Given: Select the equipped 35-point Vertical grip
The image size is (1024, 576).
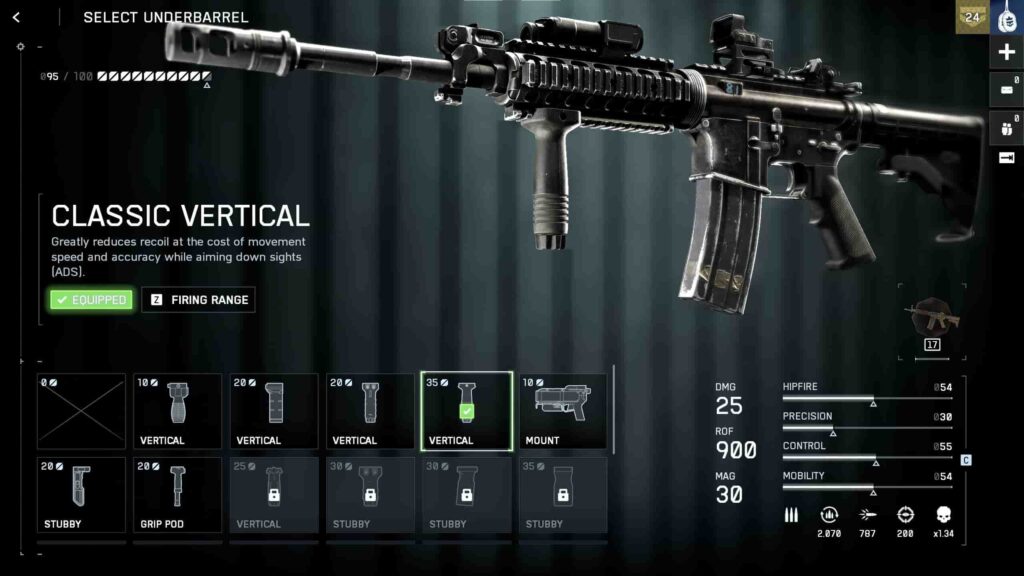Looking at the screenshot, I should click(466, 411).
